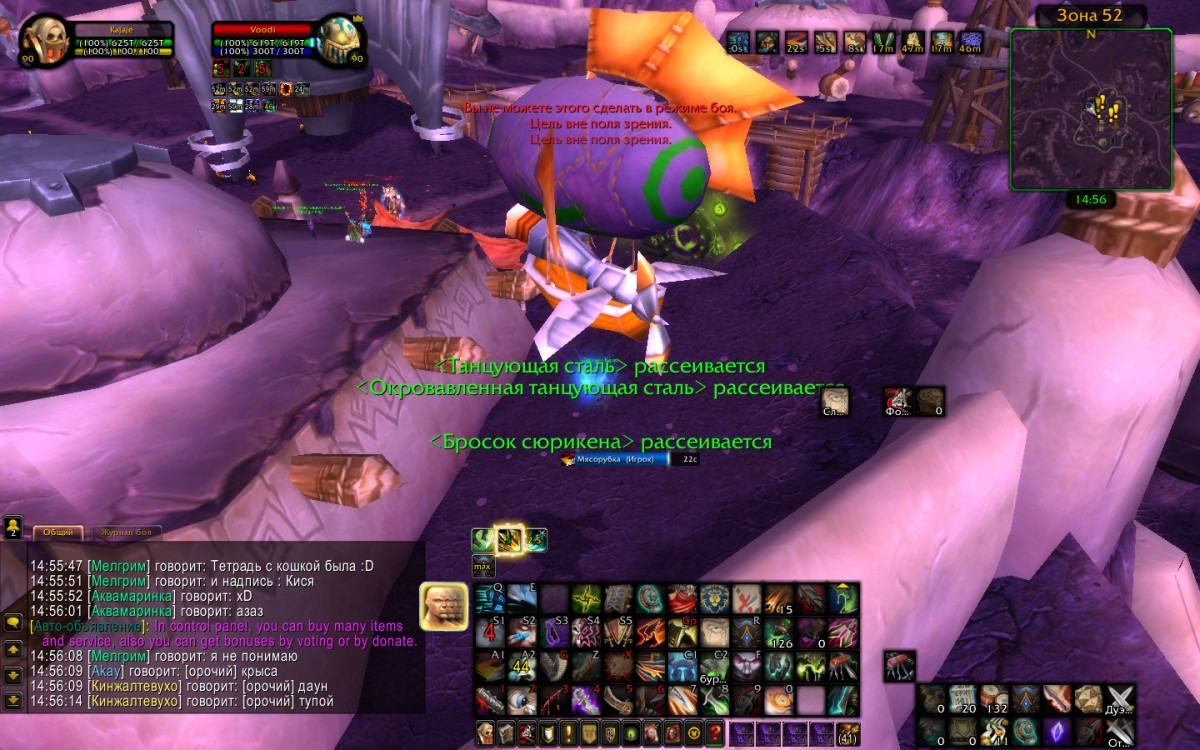Open the Журнал боя combat log tab
Image resolution: width=1200 pixels, height=750 pixels.
(x=127, y=533)
